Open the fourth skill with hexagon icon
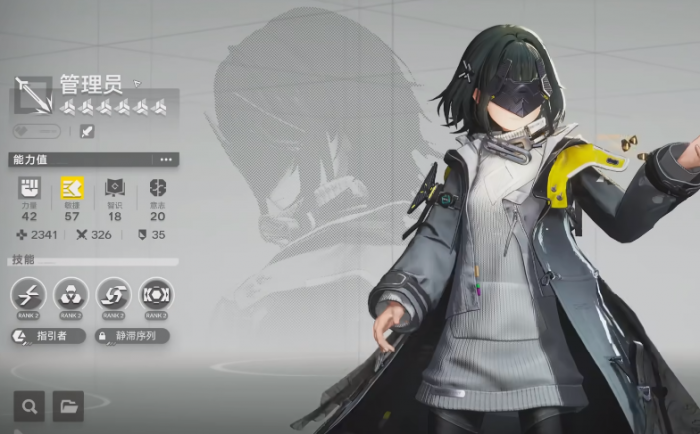700x434 pixels. [x=156, y=294]
